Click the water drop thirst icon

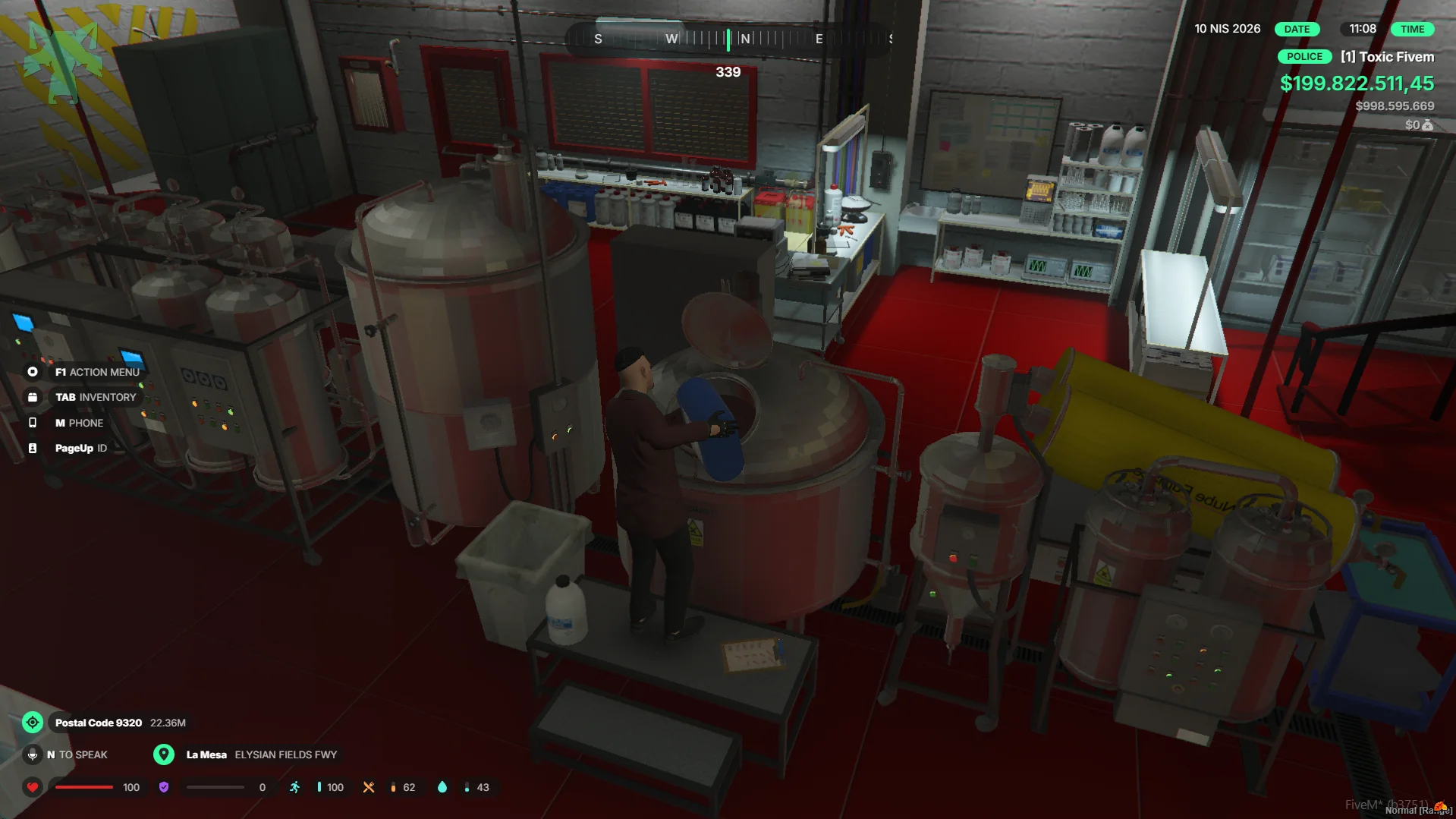442,787
